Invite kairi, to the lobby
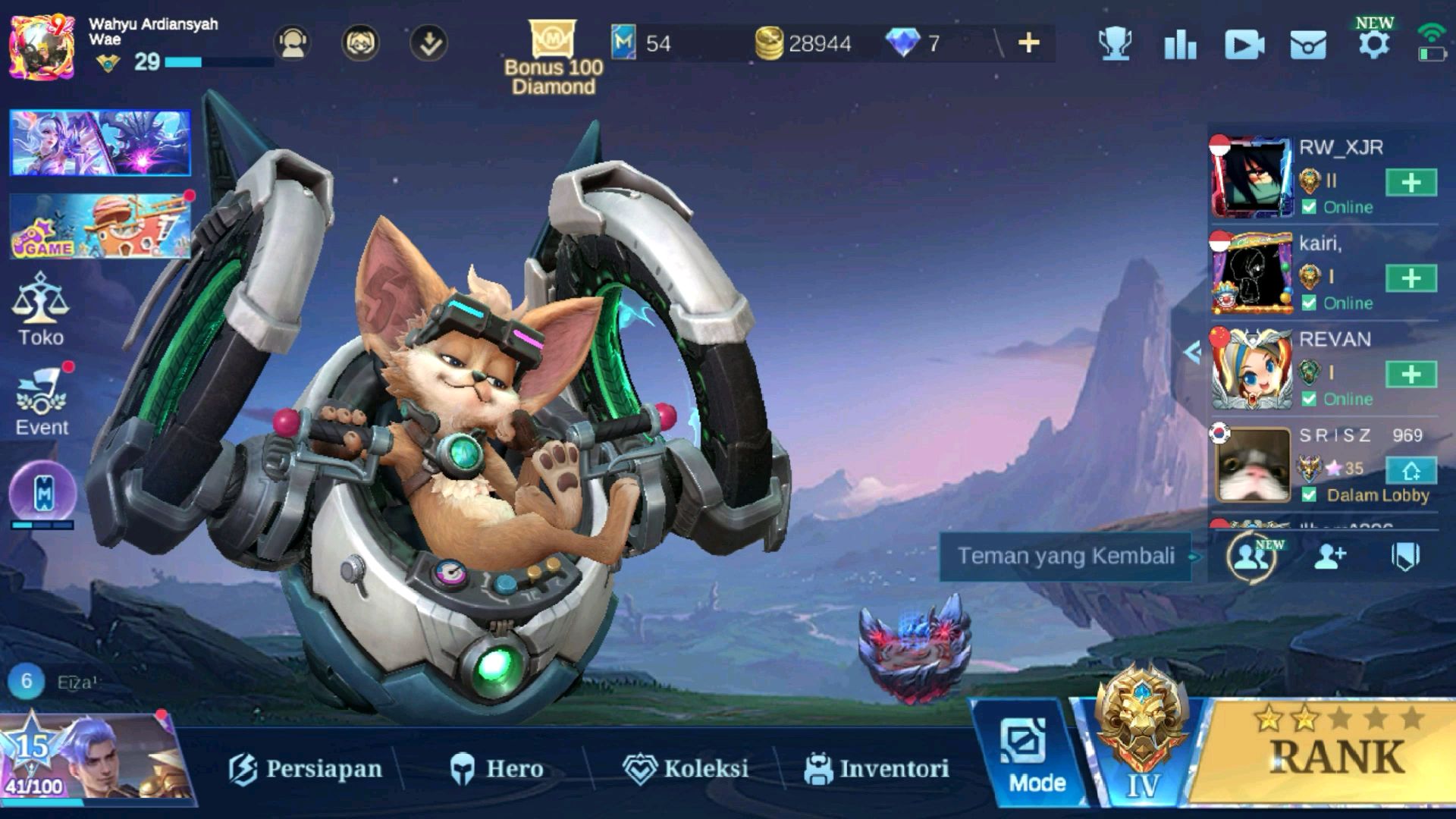Viewport: 1456px width, 819px height. pos(1410,278)
